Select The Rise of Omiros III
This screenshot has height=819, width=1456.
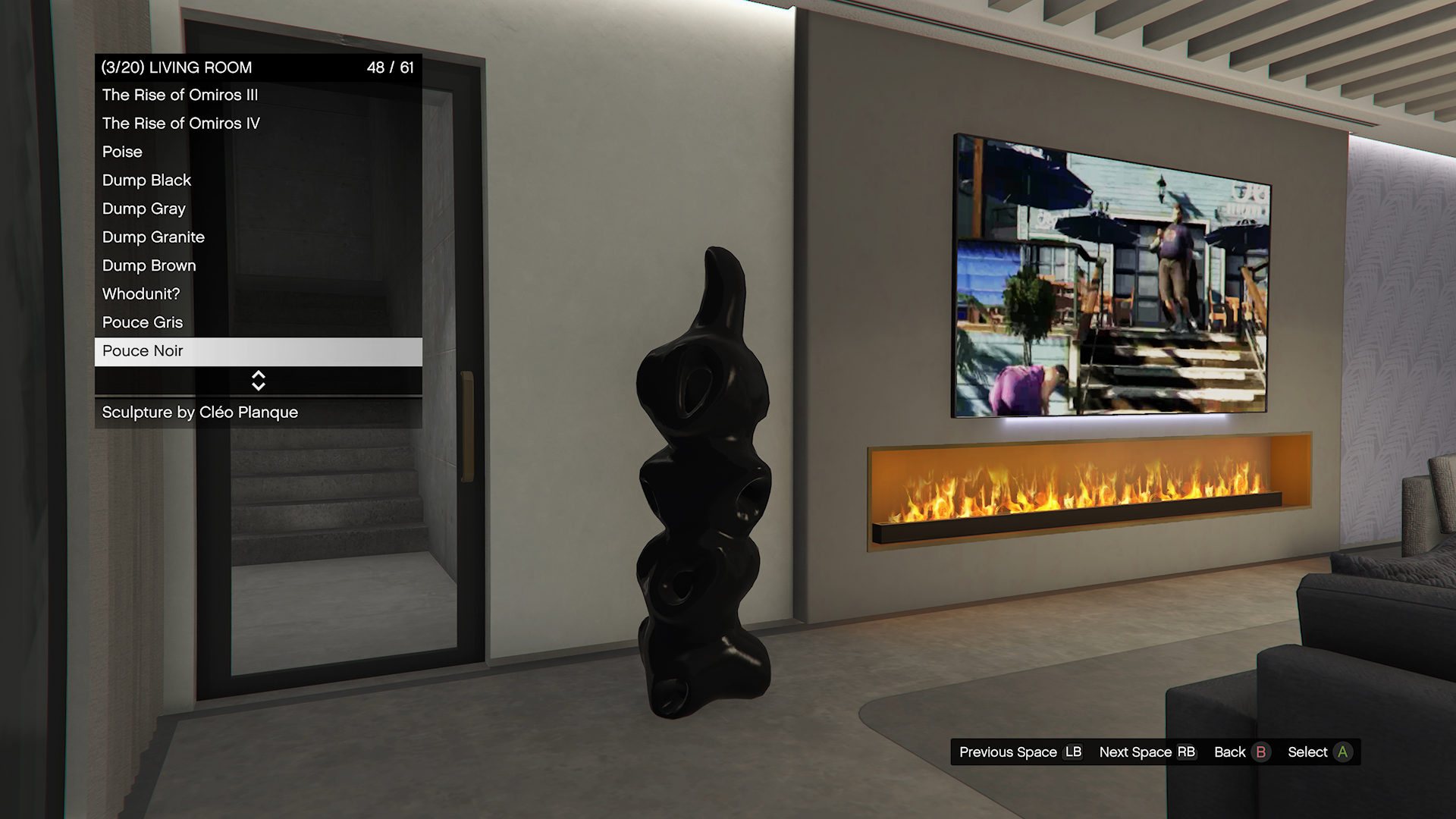180,95
